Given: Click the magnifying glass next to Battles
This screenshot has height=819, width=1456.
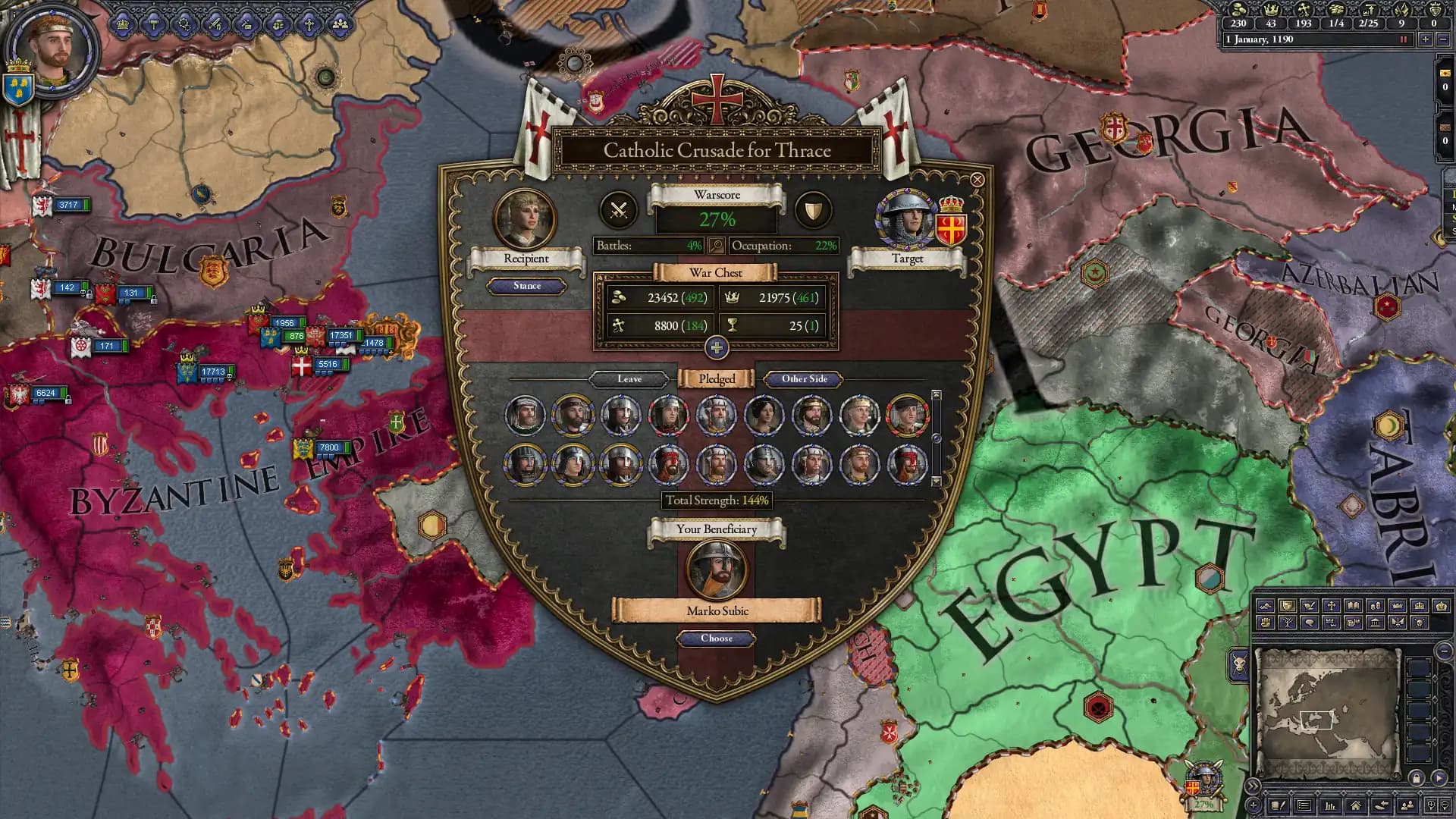Looking at the screenshot, I should click(717, 245).
